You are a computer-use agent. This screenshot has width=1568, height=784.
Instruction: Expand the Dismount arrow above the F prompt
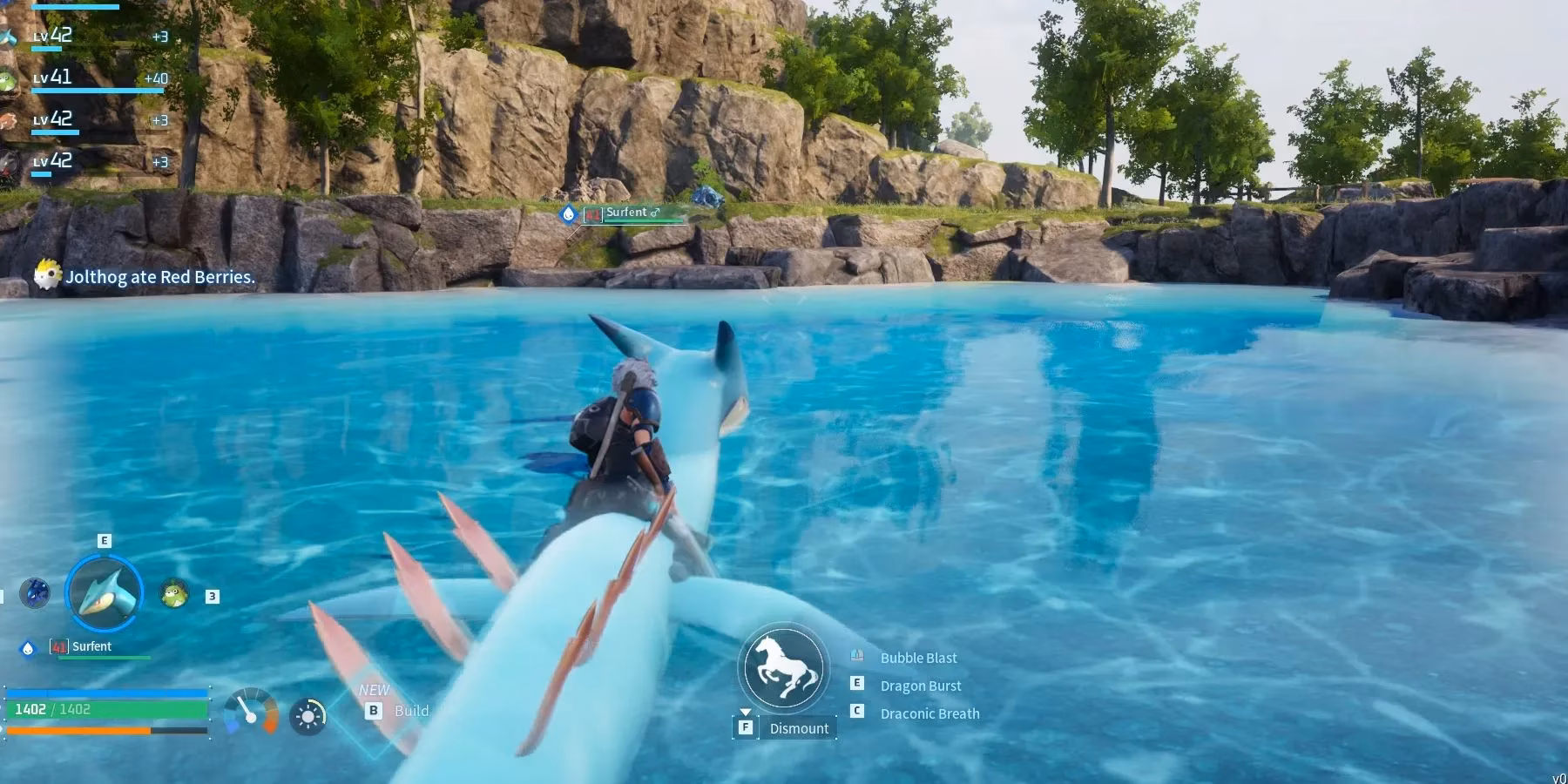[746, 713]
